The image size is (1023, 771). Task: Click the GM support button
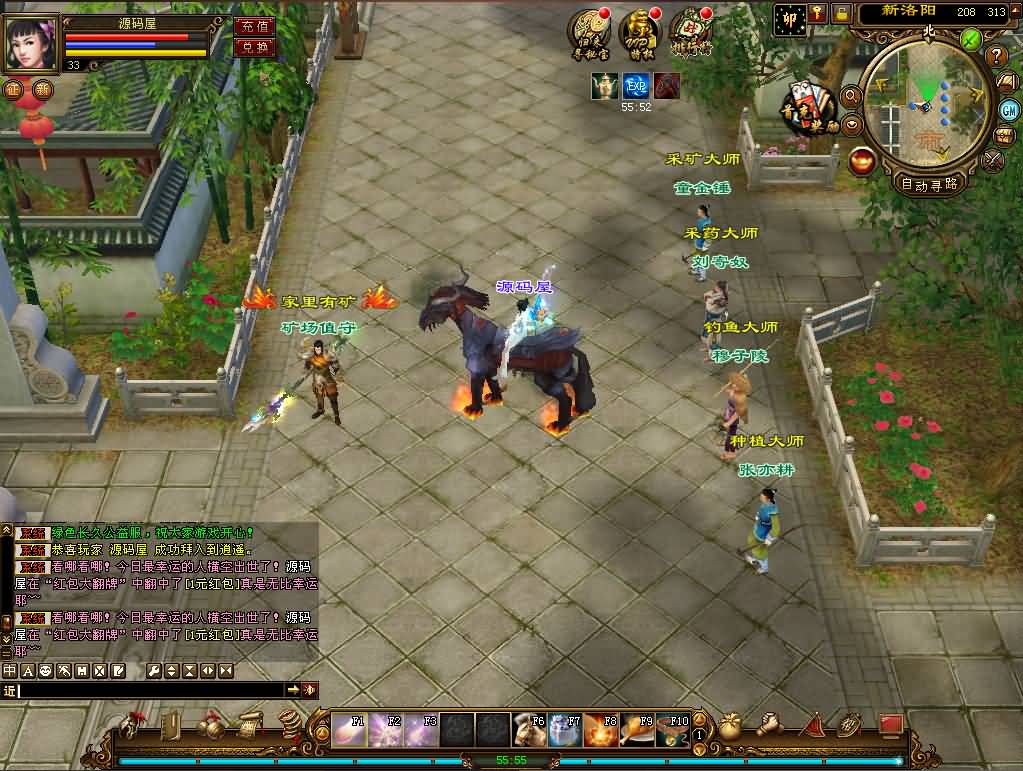pyautogui.click(x=1007, y=110)
